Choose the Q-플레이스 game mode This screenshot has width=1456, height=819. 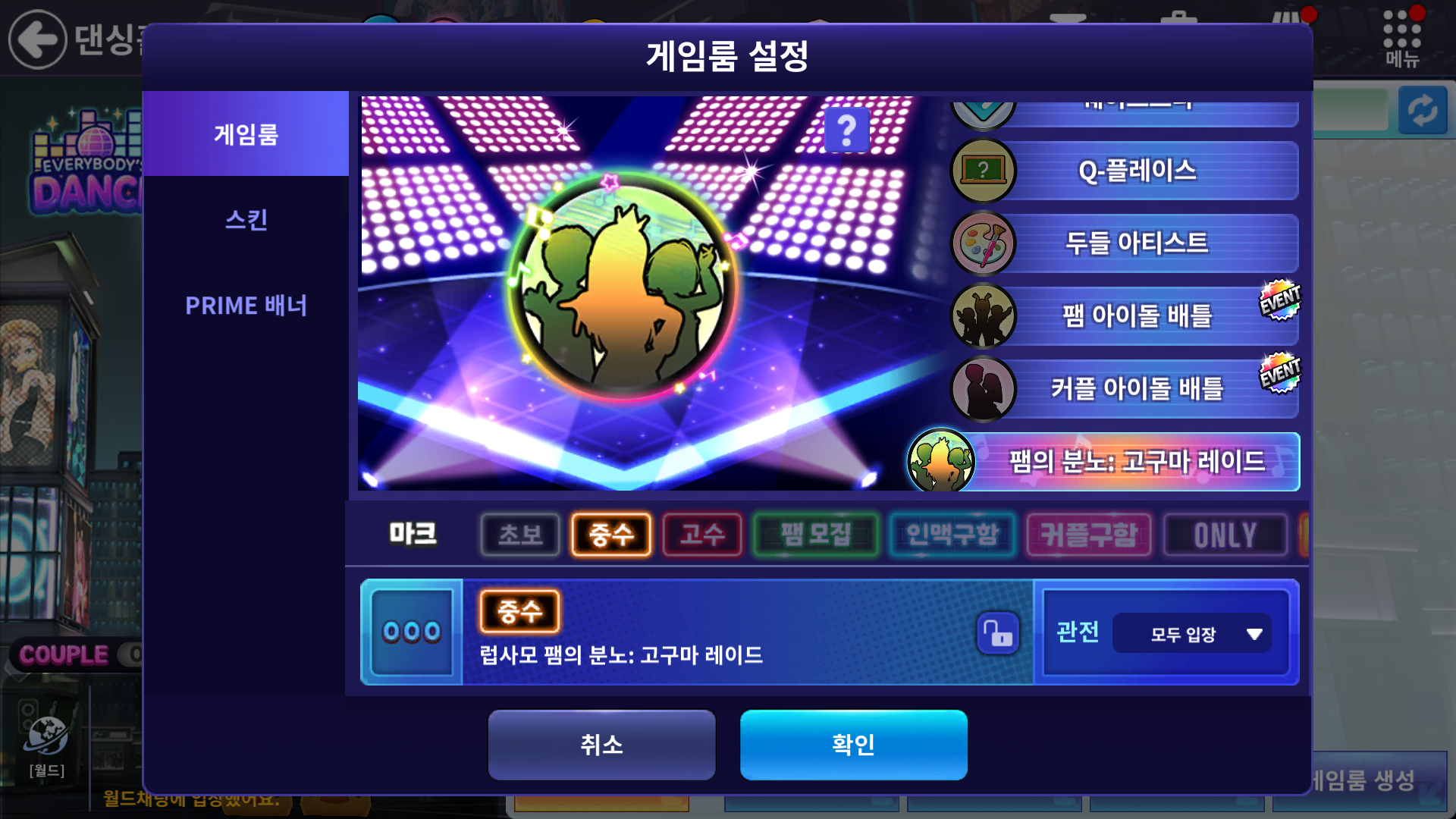[1136, 171]
